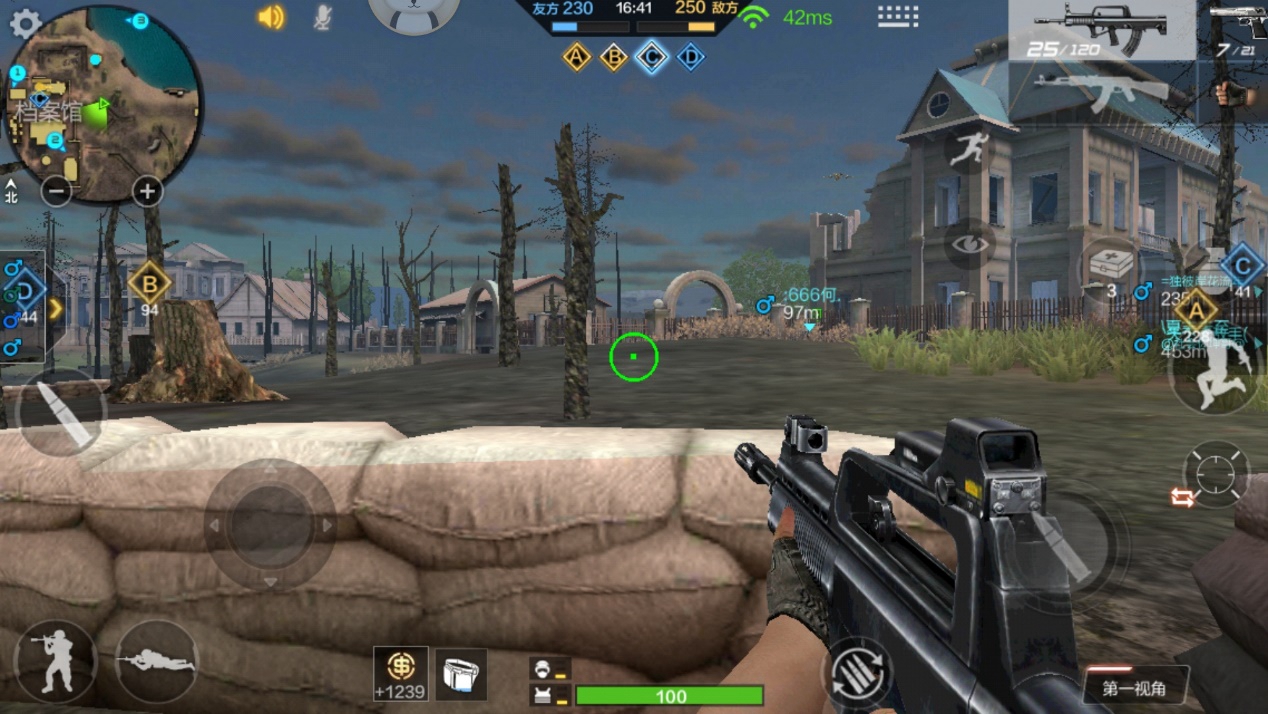Toggle the microphone voice chat icon
The height and width of the screenshot is (714, 1268).
click(322, 17)
